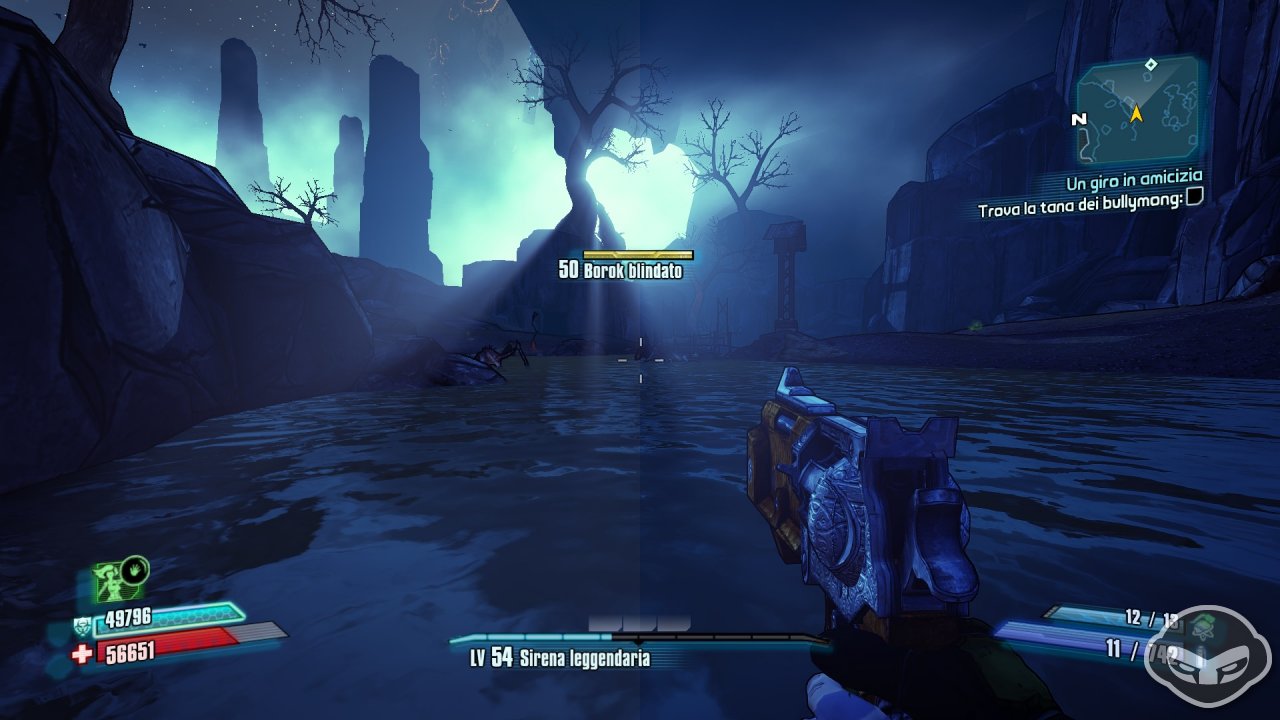Image resolution: width=1280 pixels, height=720 pixels.
Task: Click the minimap in the corner
Action: pos(1138,112)
